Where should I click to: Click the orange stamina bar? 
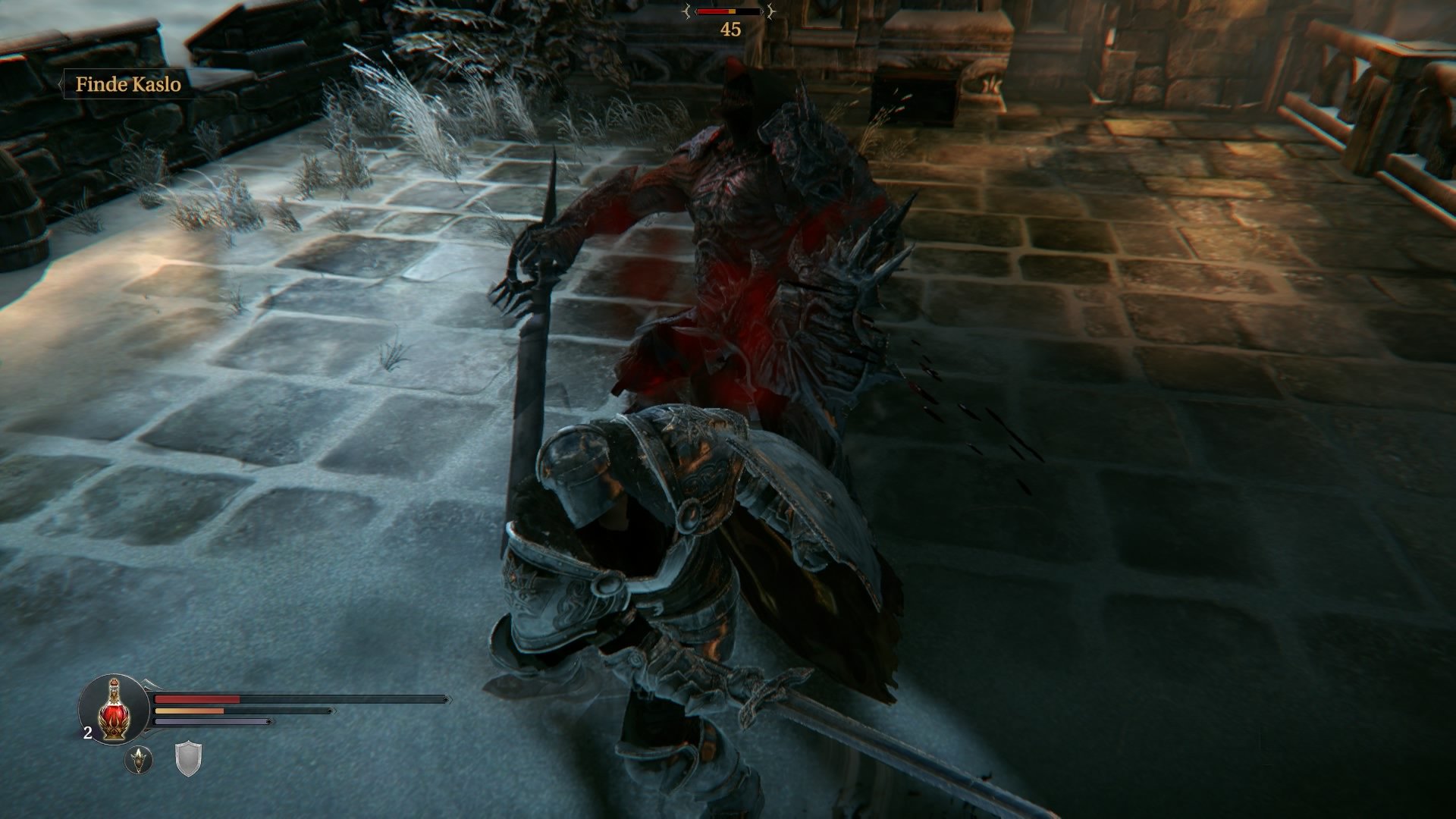190,711
